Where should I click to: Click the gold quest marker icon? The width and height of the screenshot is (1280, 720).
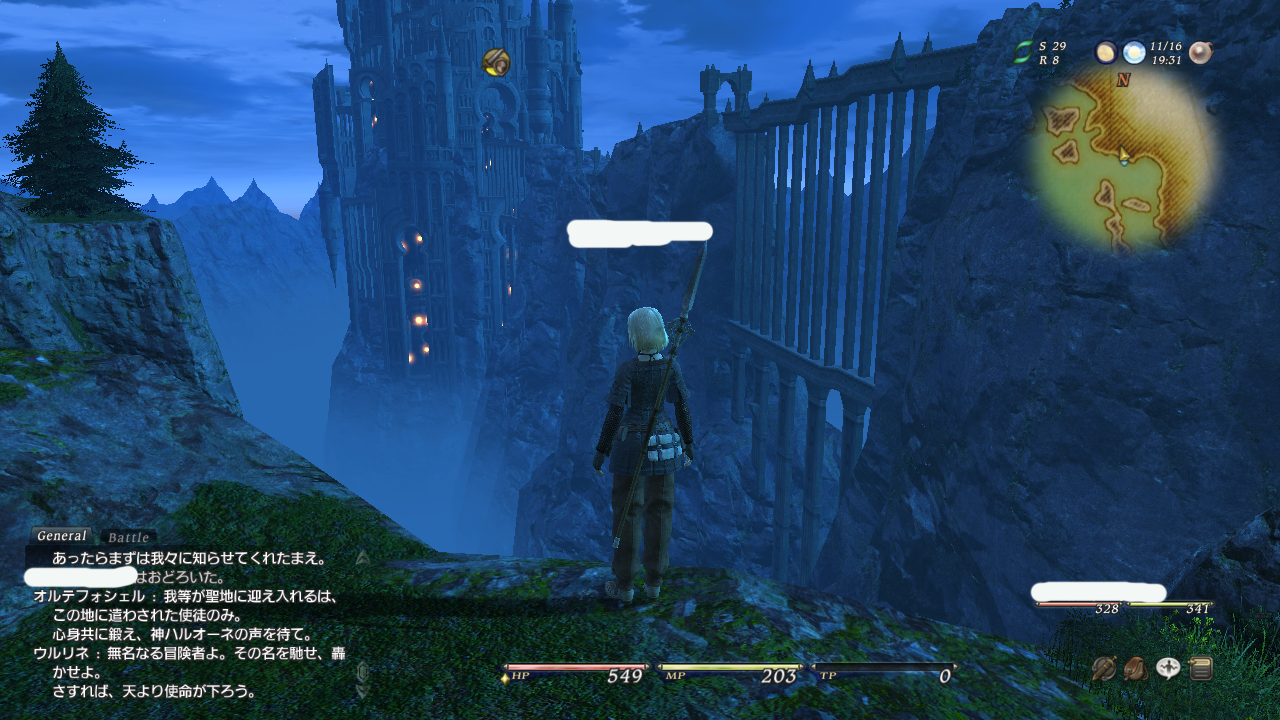pos(496,62)
